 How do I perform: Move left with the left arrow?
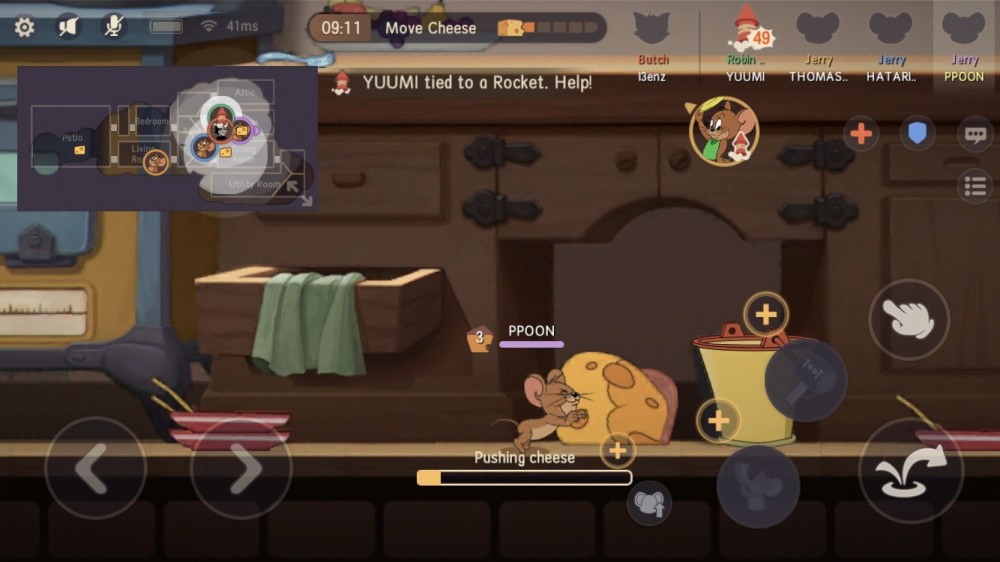point(95,468)
